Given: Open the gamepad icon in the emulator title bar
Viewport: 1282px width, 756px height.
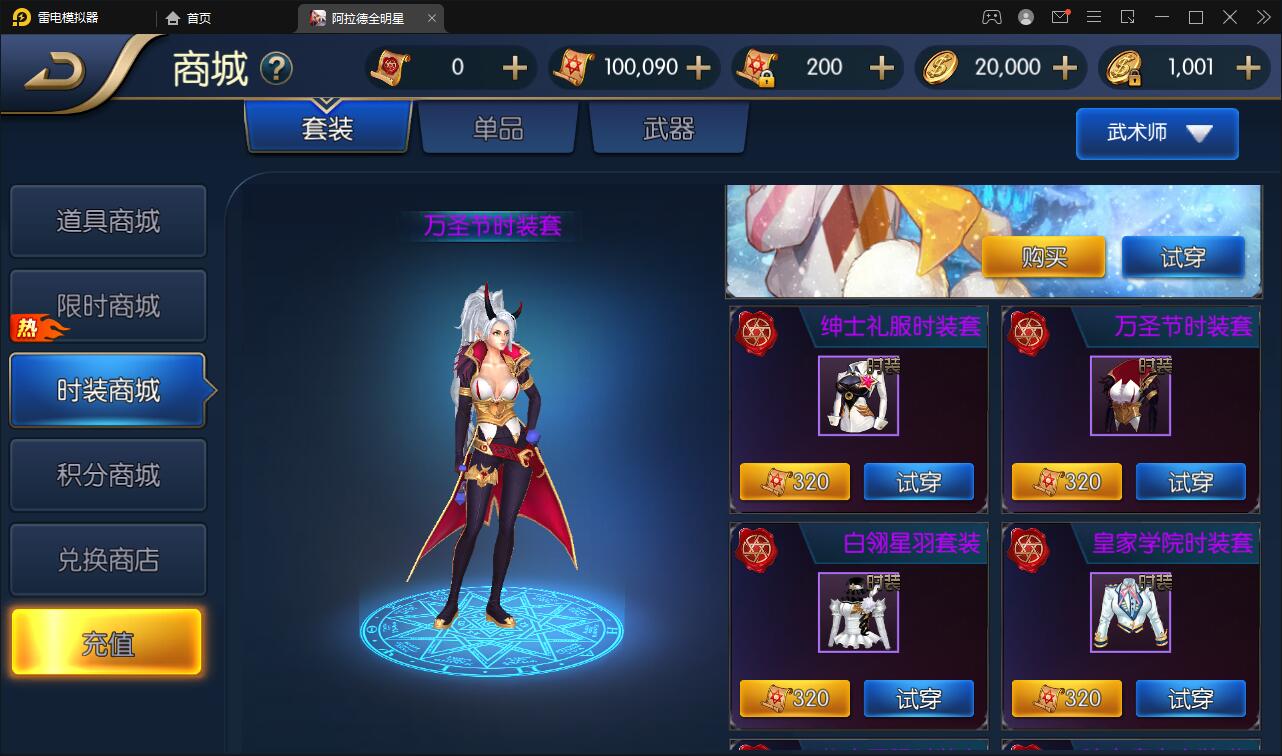Looking at the screenshot, I should [990, 17].
